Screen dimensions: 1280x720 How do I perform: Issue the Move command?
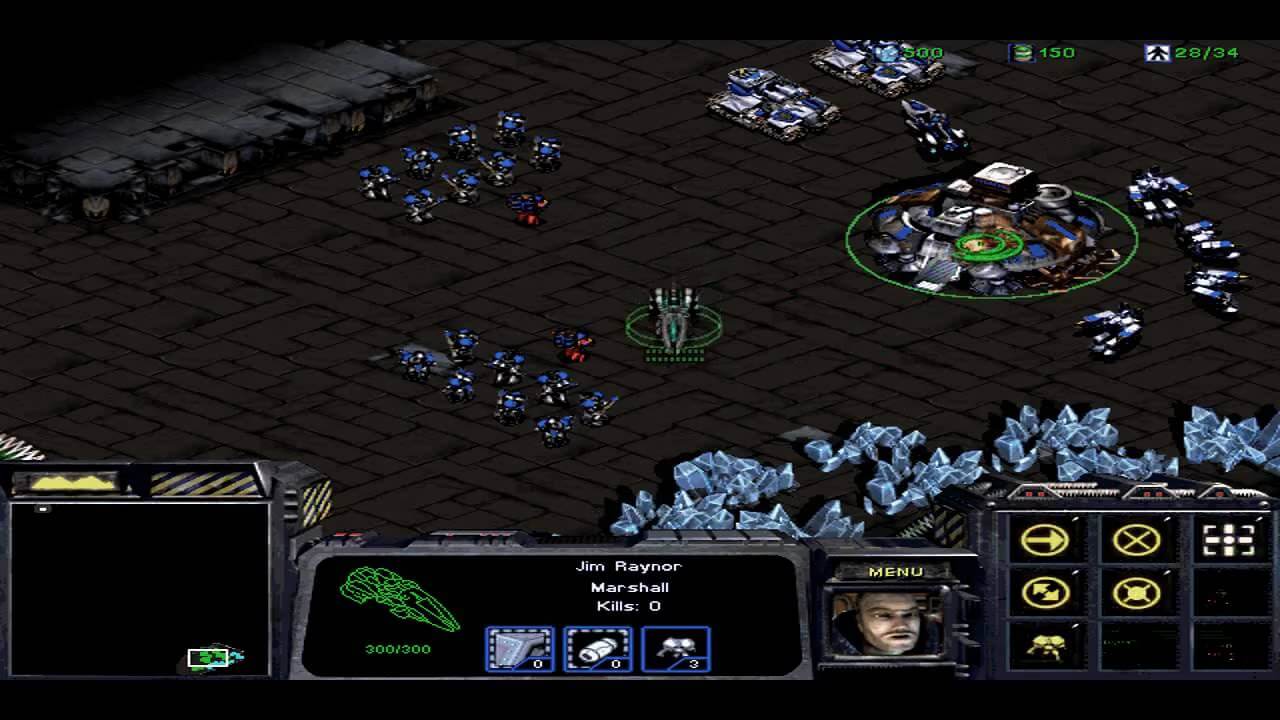pos(1045,541)
